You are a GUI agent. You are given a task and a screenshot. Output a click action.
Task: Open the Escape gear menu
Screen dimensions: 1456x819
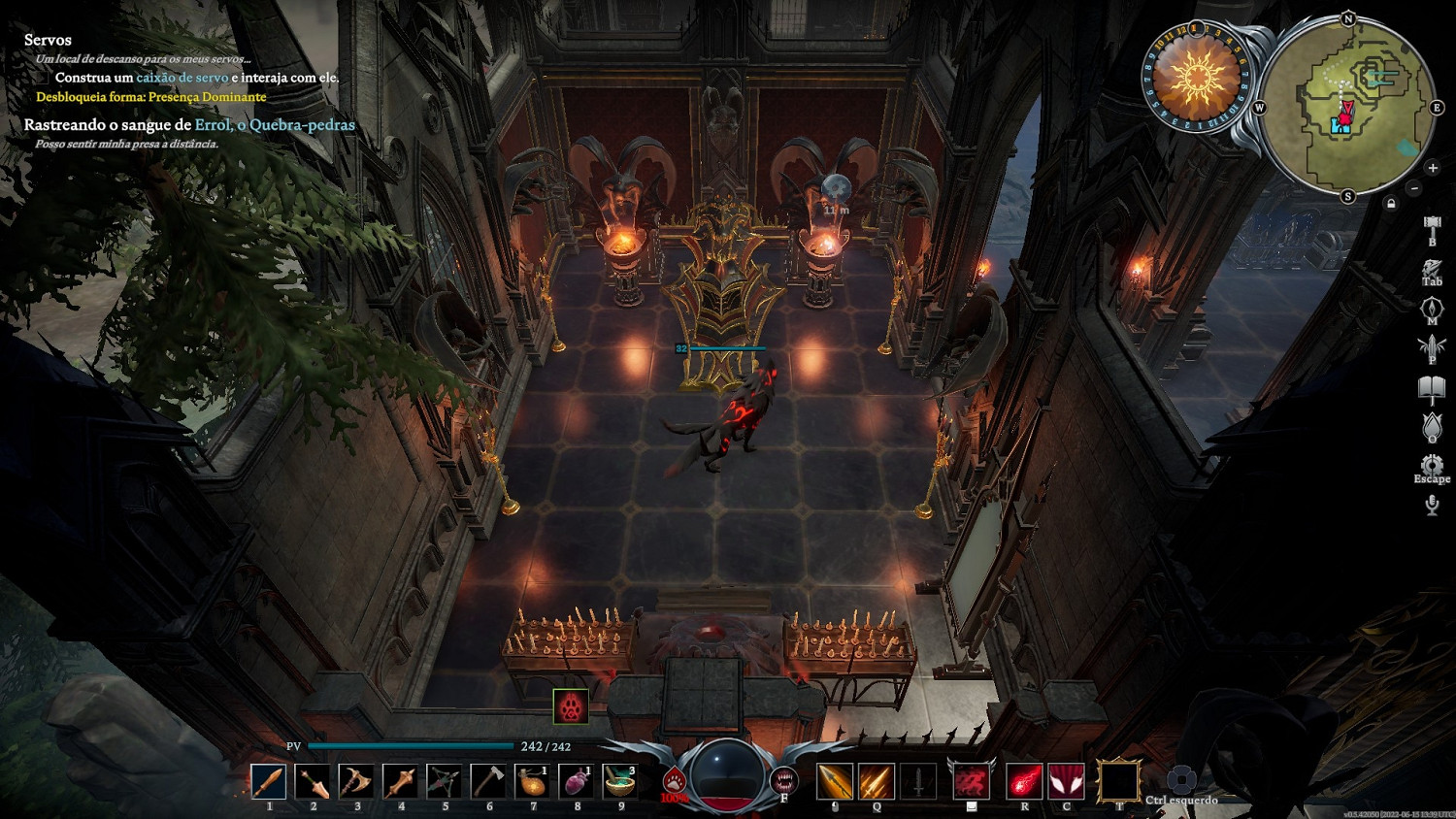click(x=1432, y=466)
